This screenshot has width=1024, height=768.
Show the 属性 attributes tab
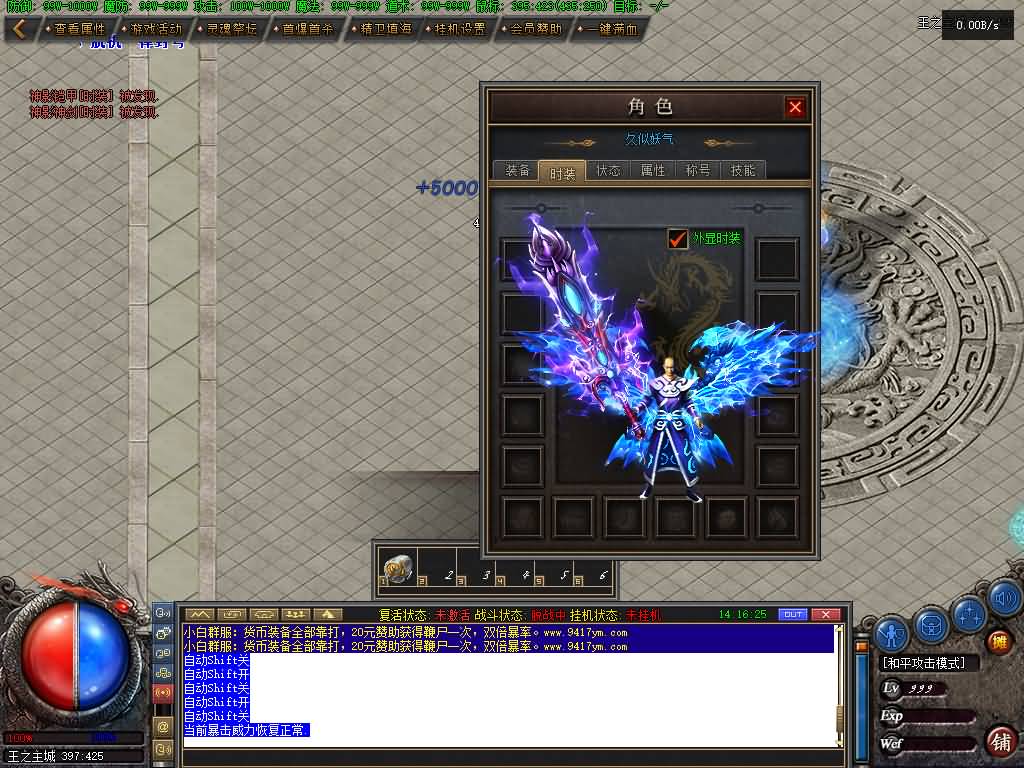653,171
